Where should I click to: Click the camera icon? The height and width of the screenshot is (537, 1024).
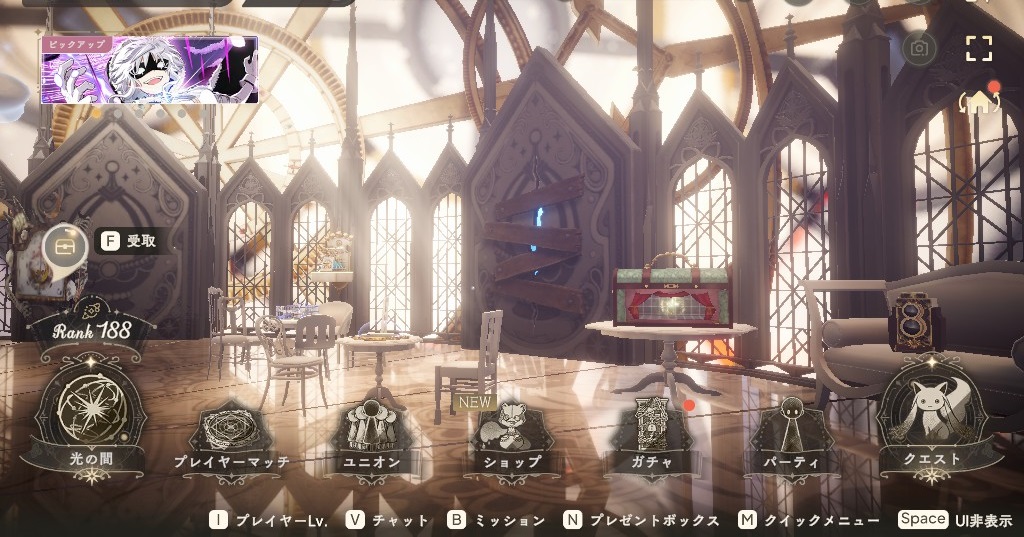(919, 47)
